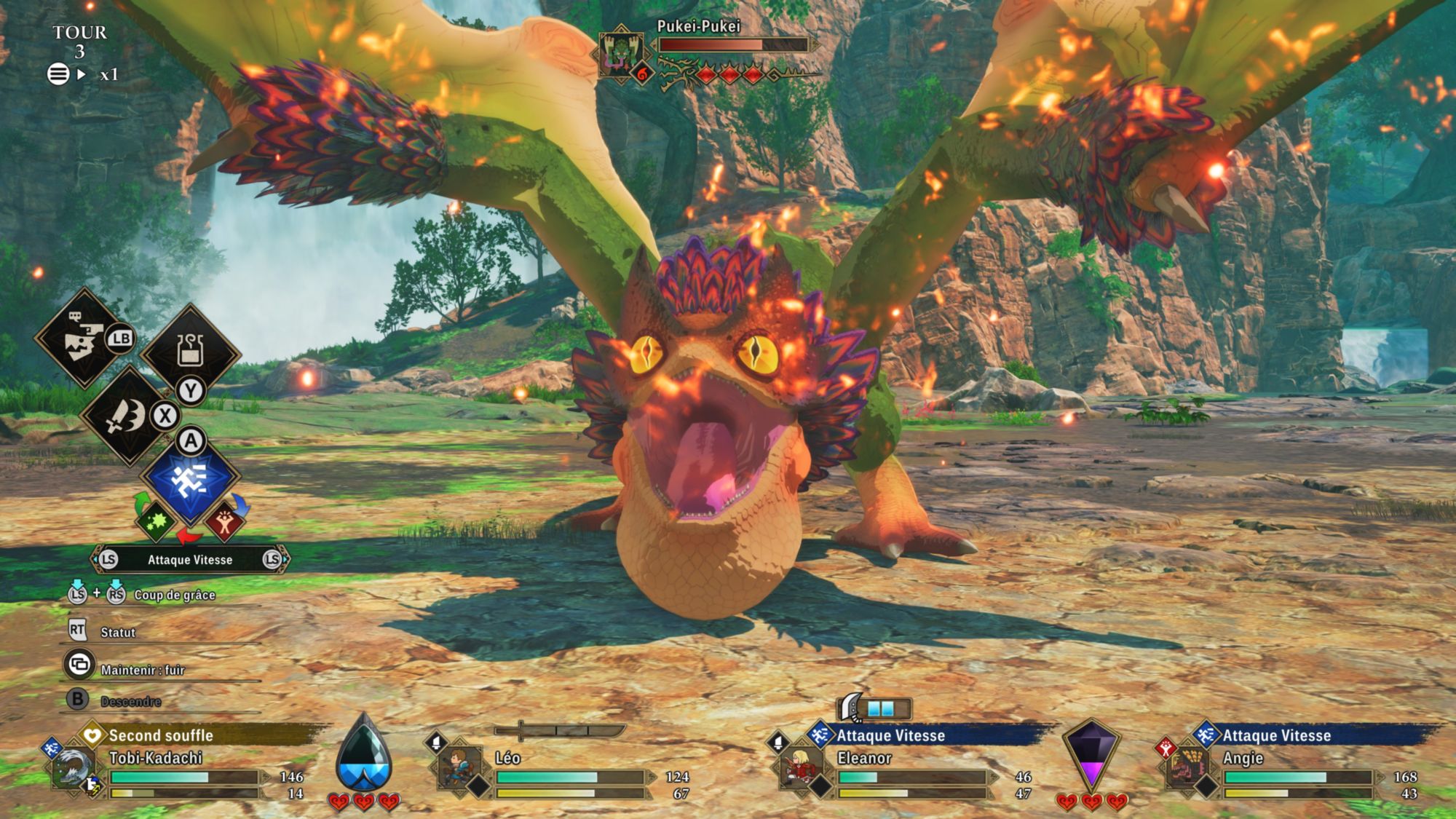Open the battle menu icon under TOUR
1456x819 pixels.
(58, 74)
